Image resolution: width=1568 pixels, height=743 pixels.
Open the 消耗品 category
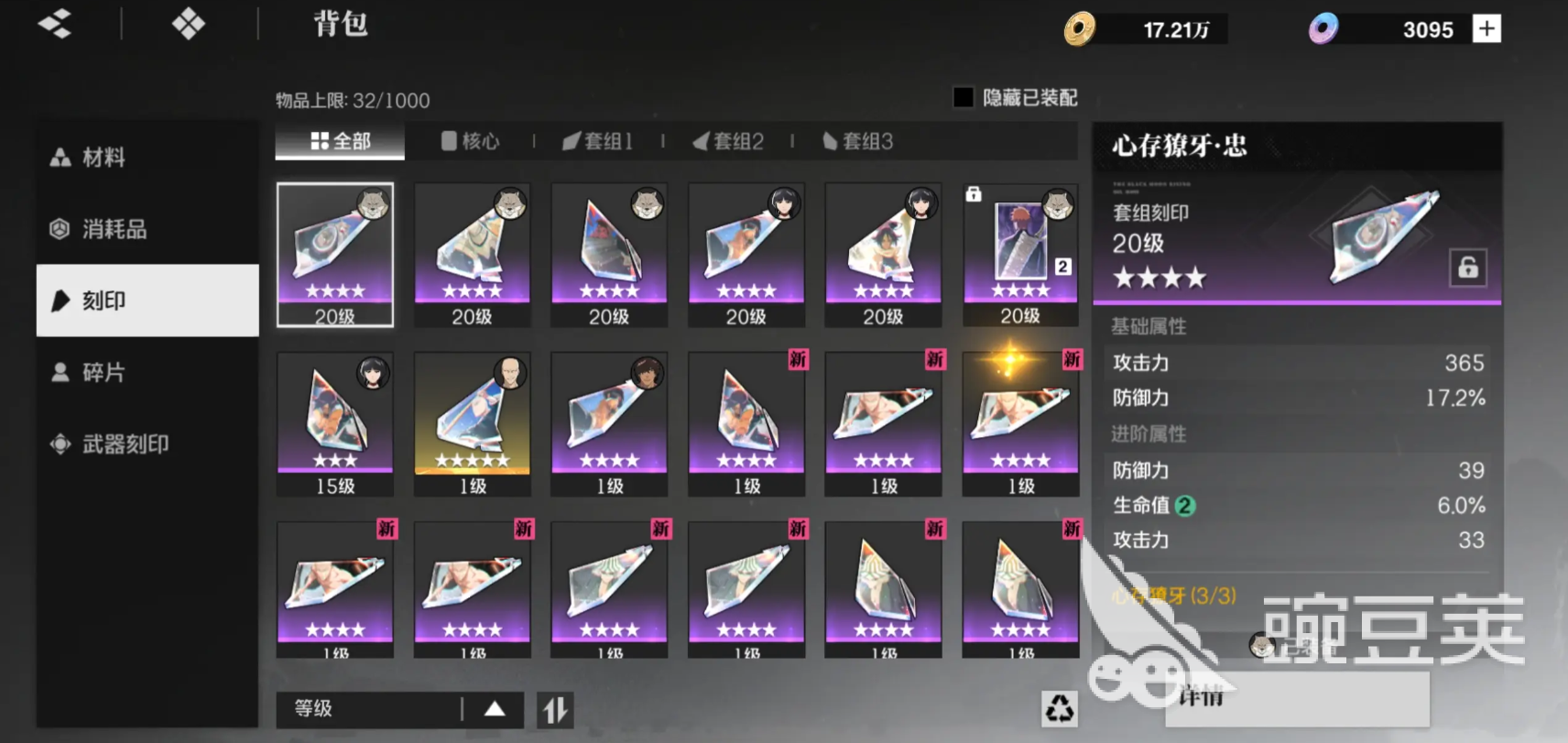(x=101, y=230)
